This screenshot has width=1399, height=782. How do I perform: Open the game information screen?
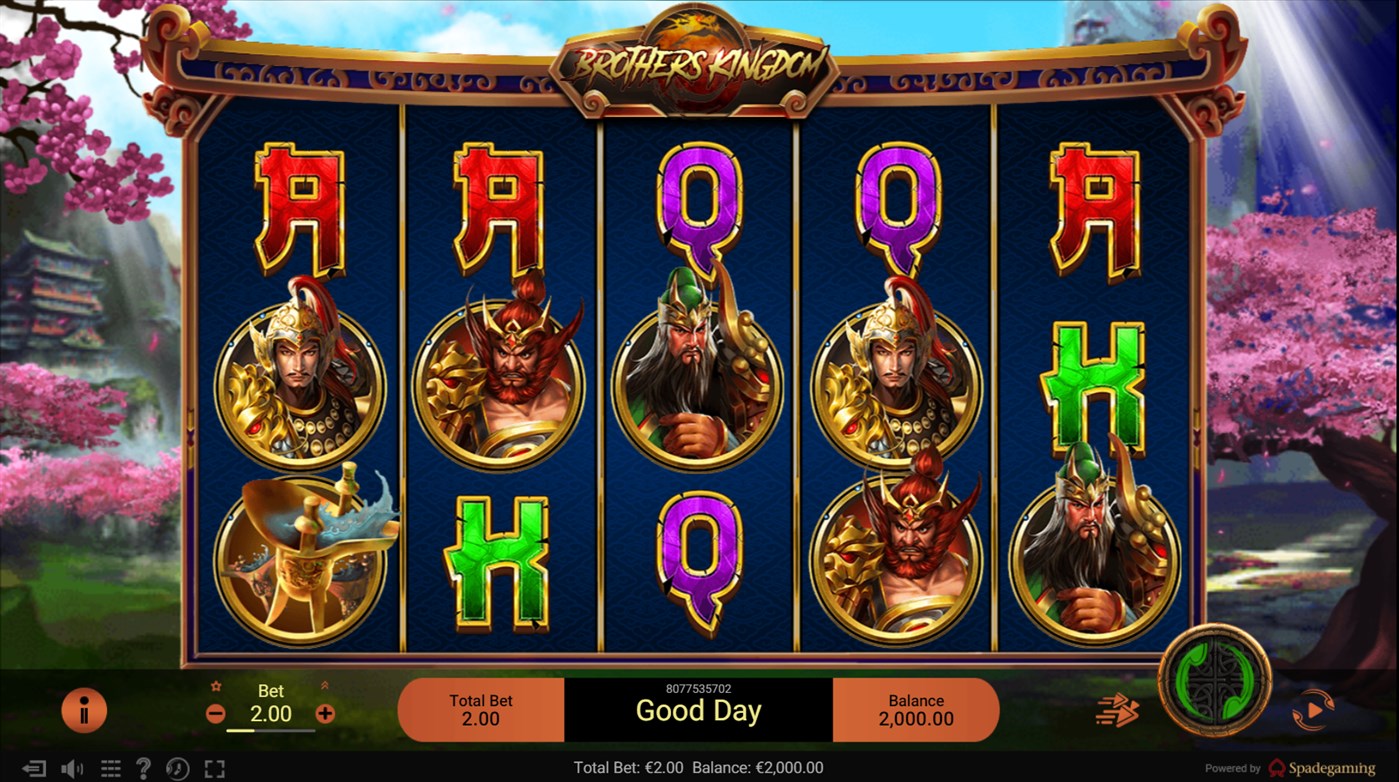point(85,710)
